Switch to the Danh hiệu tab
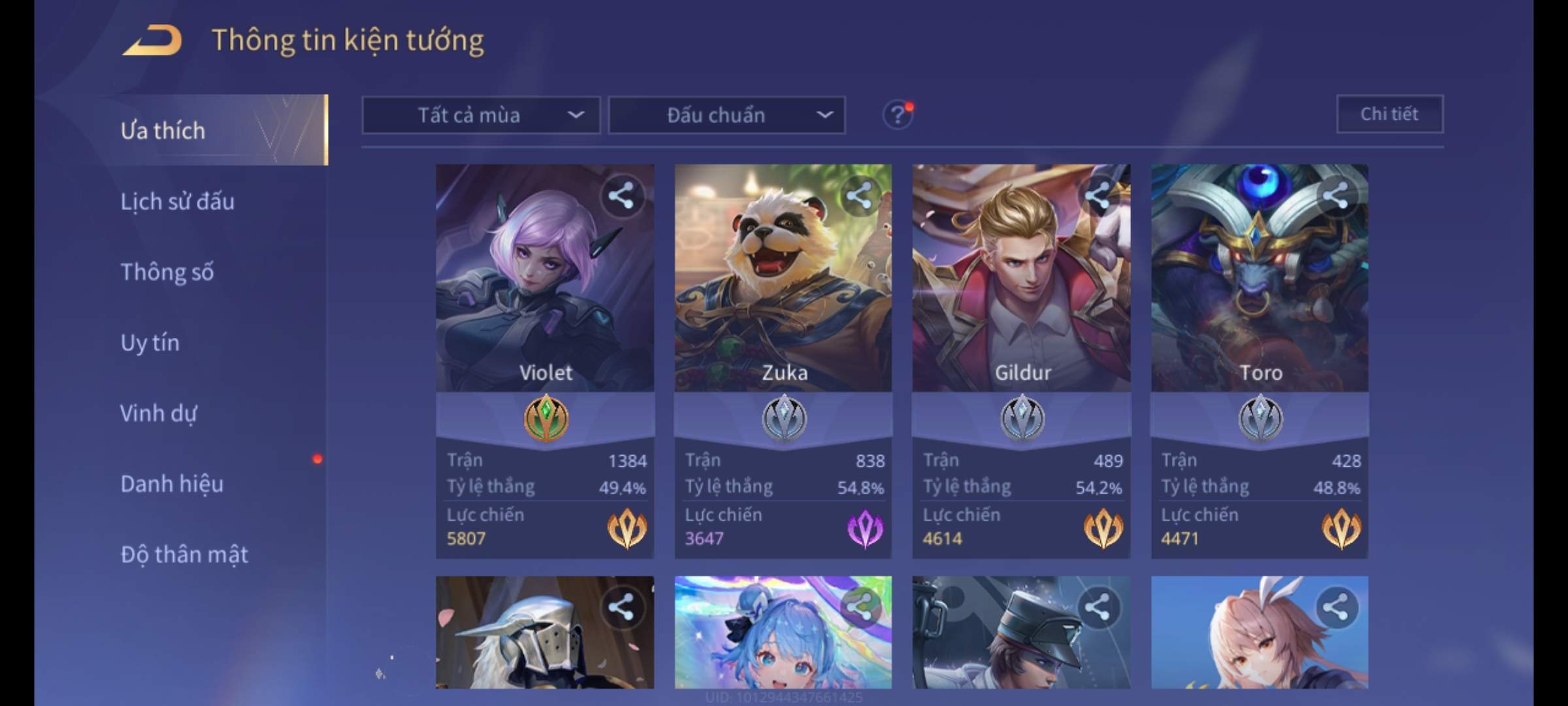 tap(172, 484)
